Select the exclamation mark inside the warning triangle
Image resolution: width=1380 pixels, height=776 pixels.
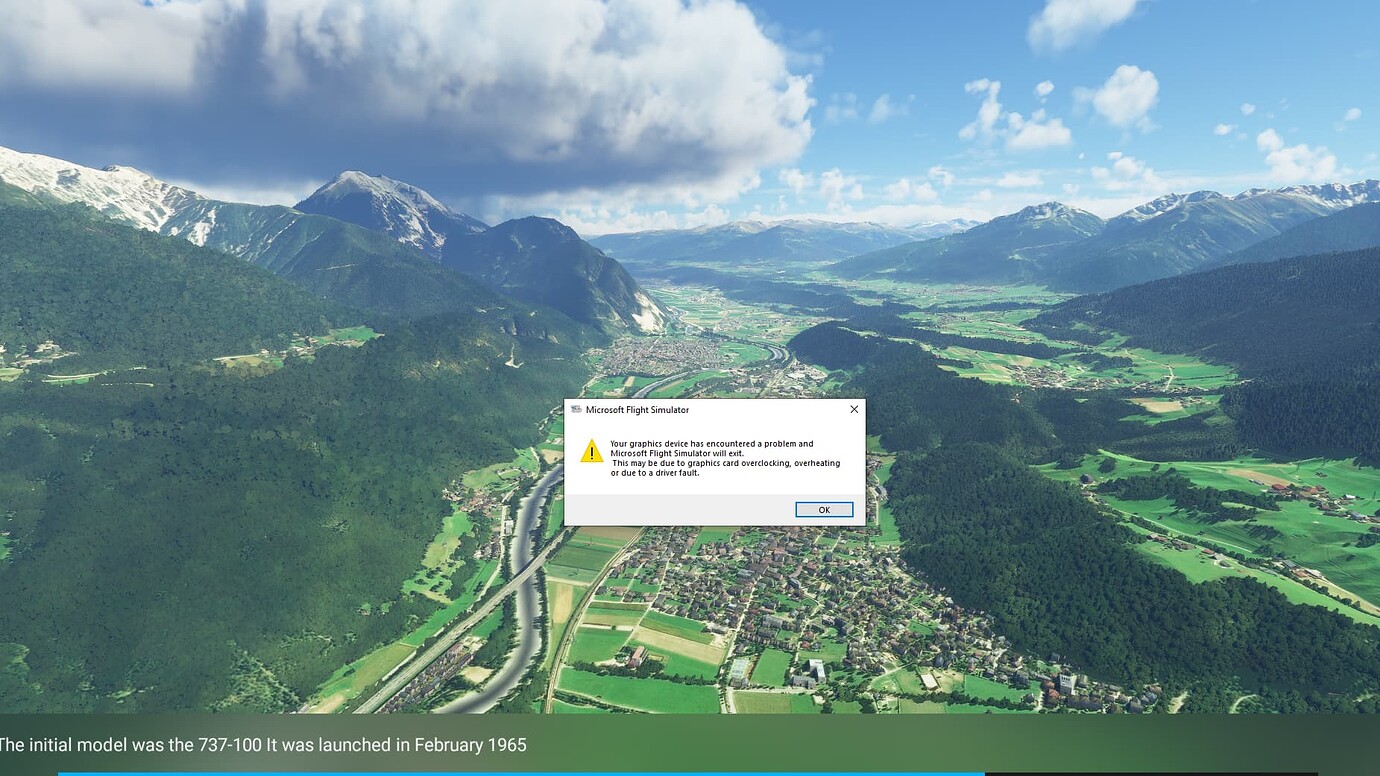590,455
